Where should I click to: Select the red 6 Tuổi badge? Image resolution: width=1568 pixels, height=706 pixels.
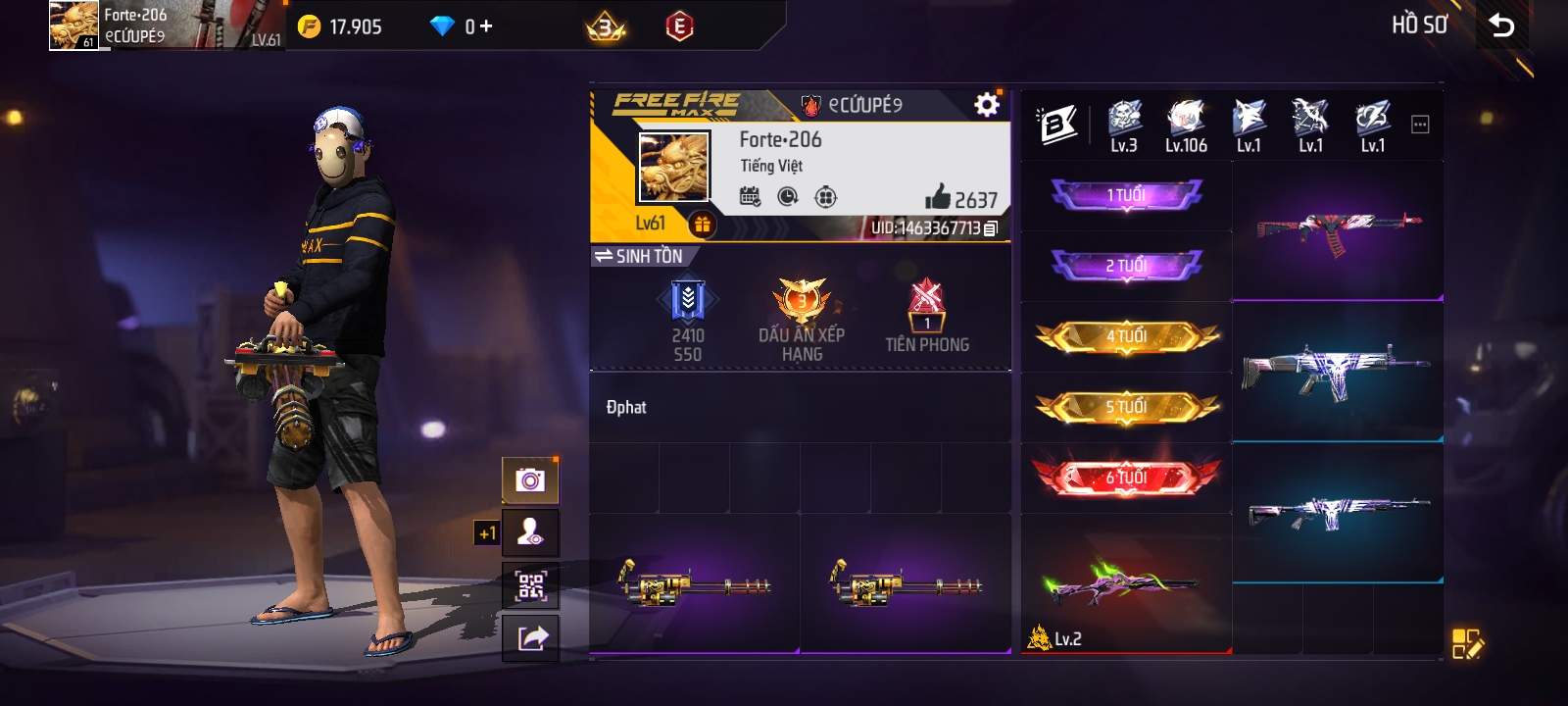[x=1126, y=478]
